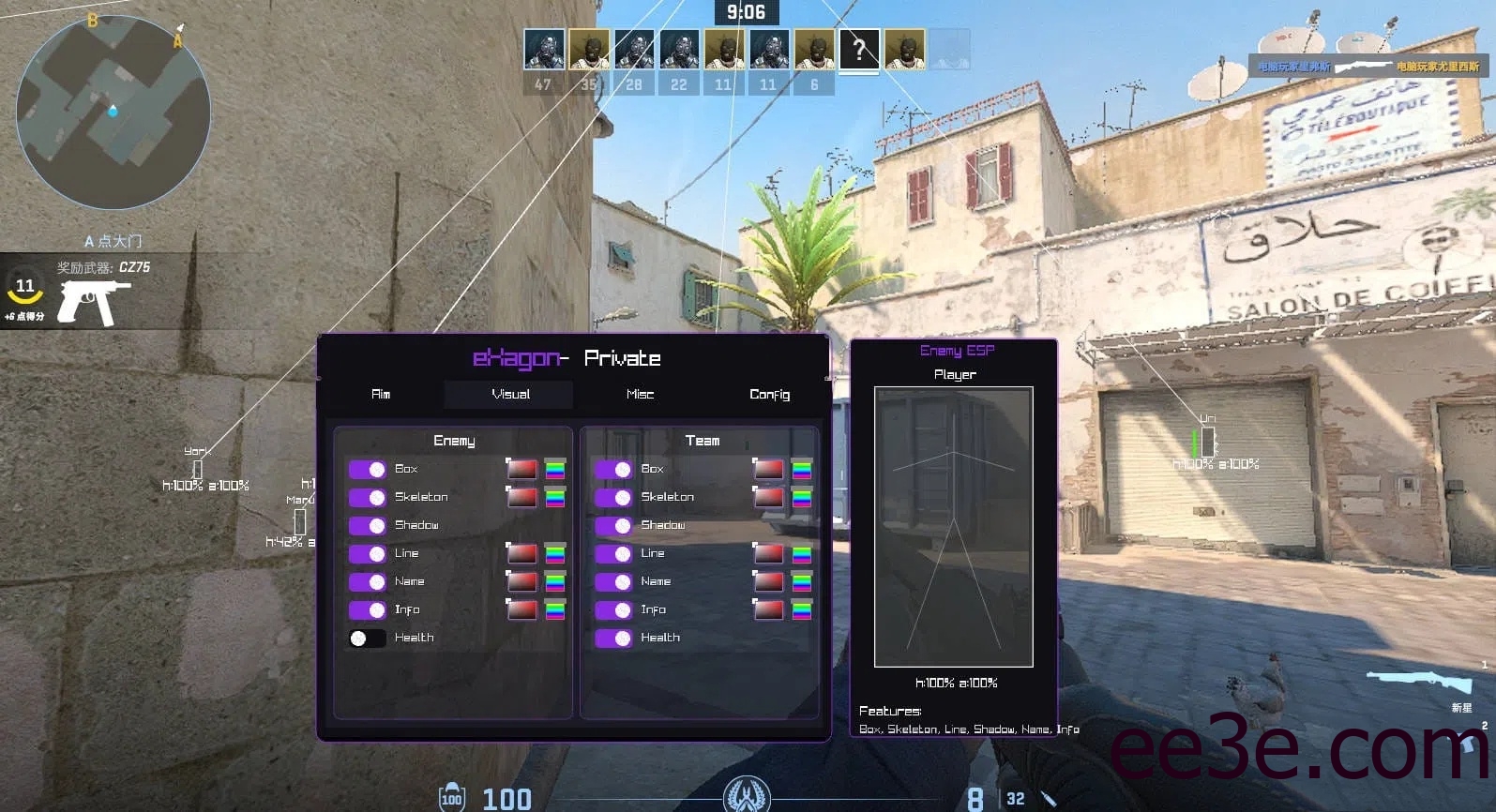
Task: Switch to the Aim tab
Action: point(381,395)
